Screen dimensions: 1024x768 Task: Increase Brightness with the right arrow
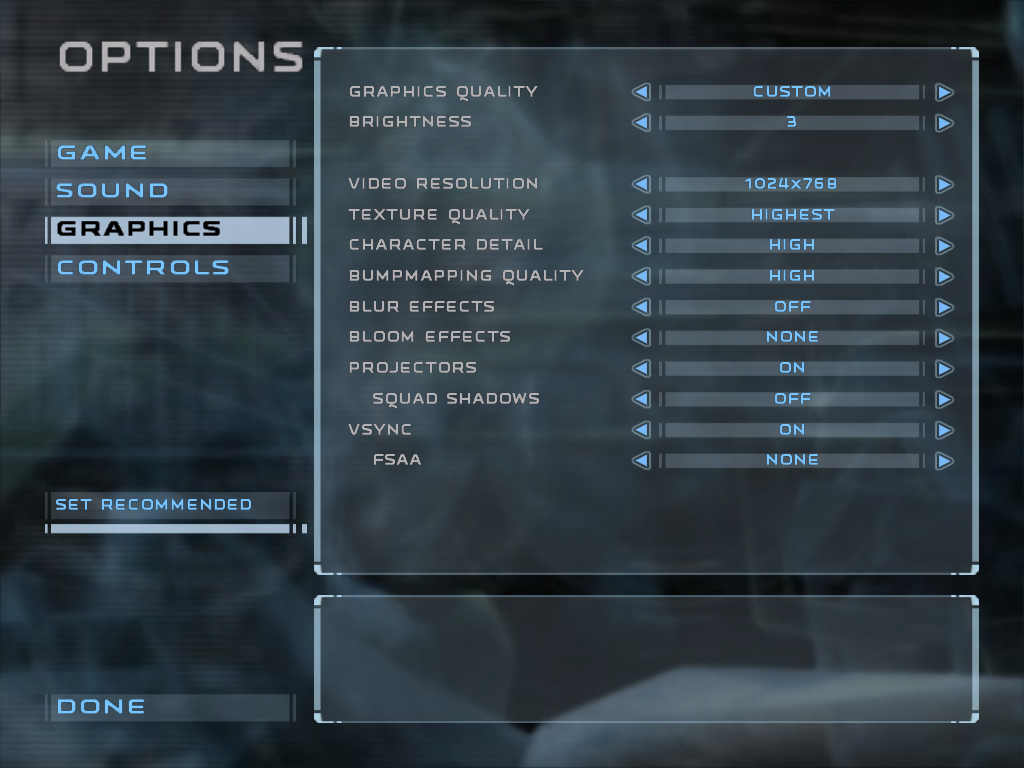coord(944,123)
